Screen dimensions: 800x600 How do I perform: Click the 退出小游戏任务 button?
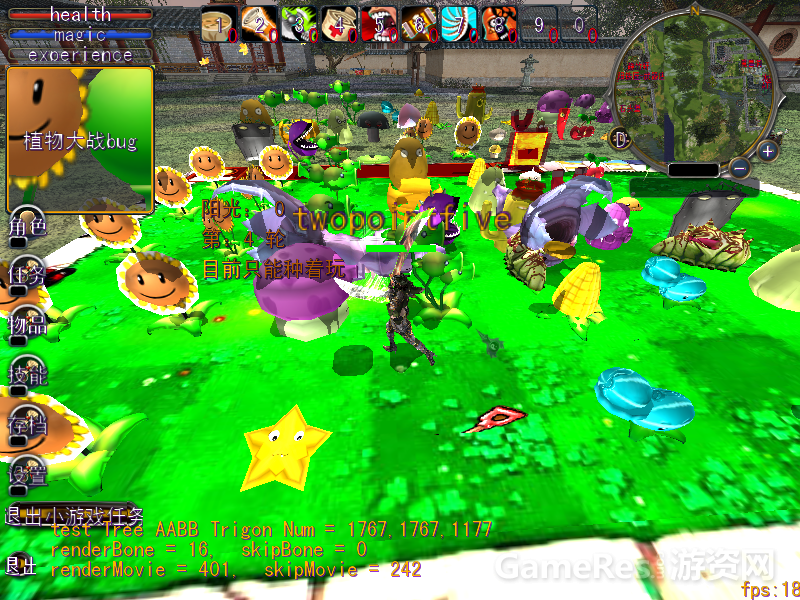(x=70, y=516)
